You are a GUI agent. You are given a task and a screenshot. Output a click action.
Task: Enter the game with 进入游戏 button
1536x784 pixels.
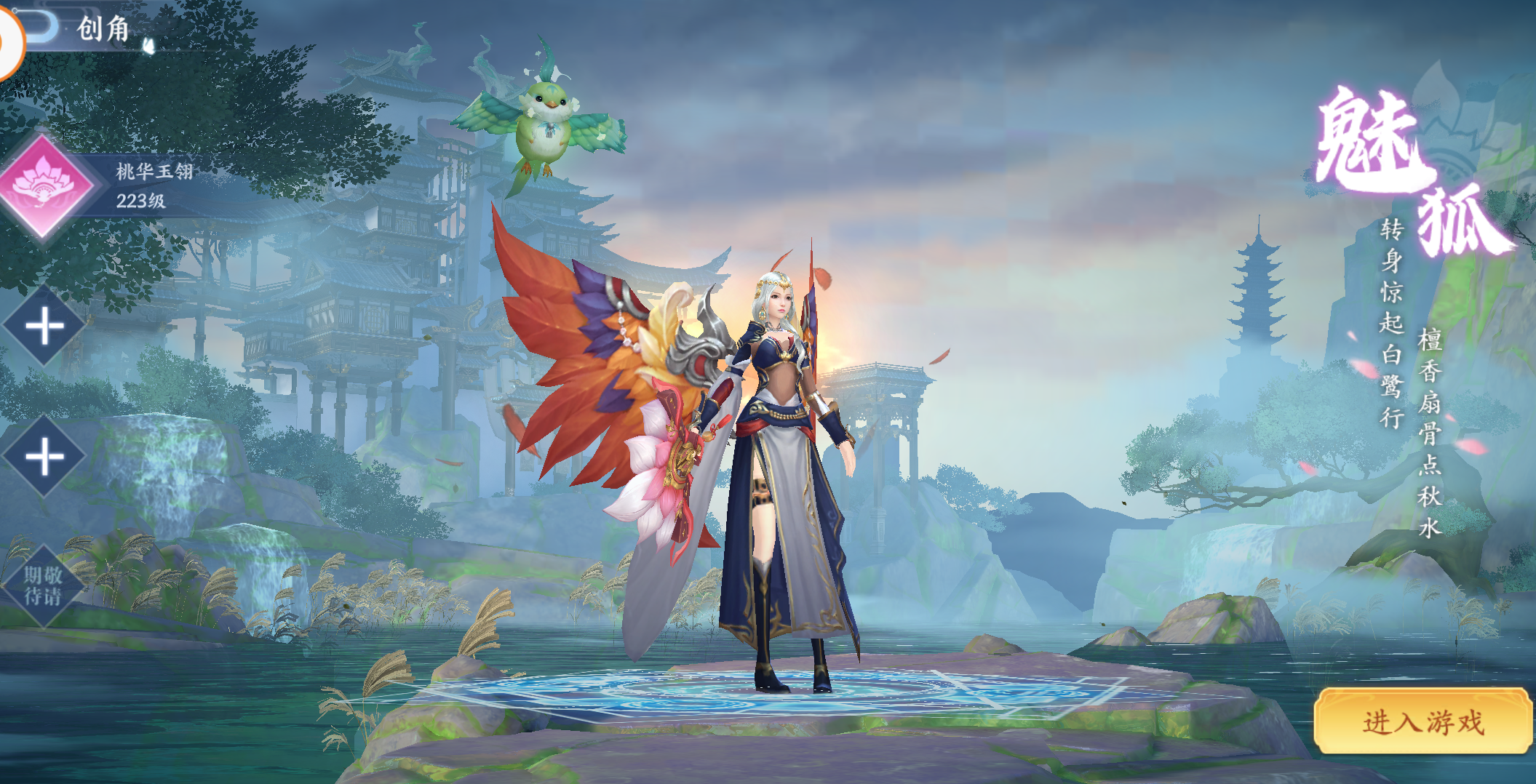pyautogui.click(x=1422, y=721)
